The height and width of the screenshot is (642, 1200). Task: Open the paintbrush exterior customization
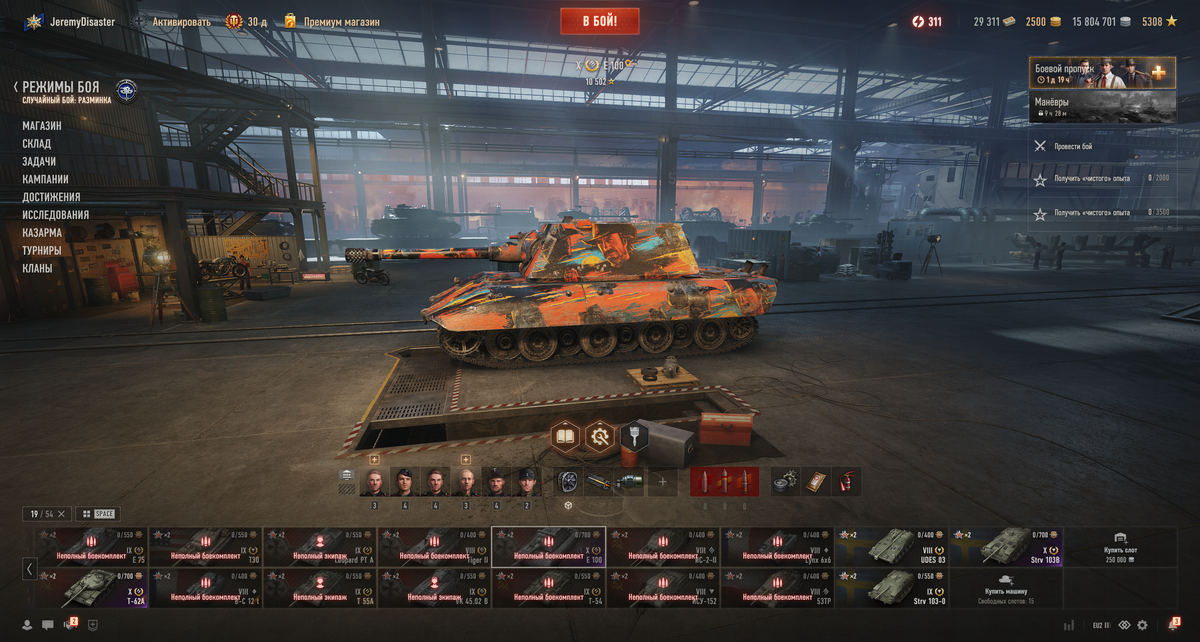click(634, 437)
